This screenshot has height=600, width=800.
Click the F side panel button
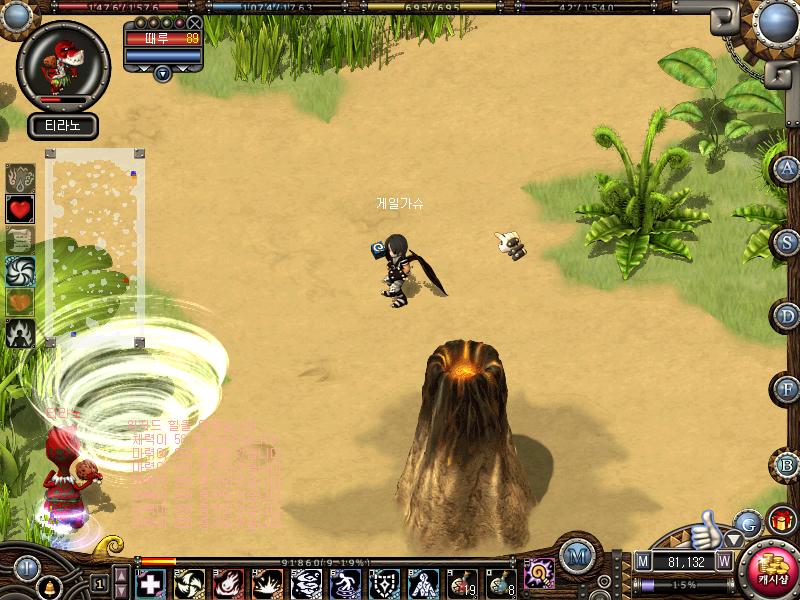coord(788,388)
